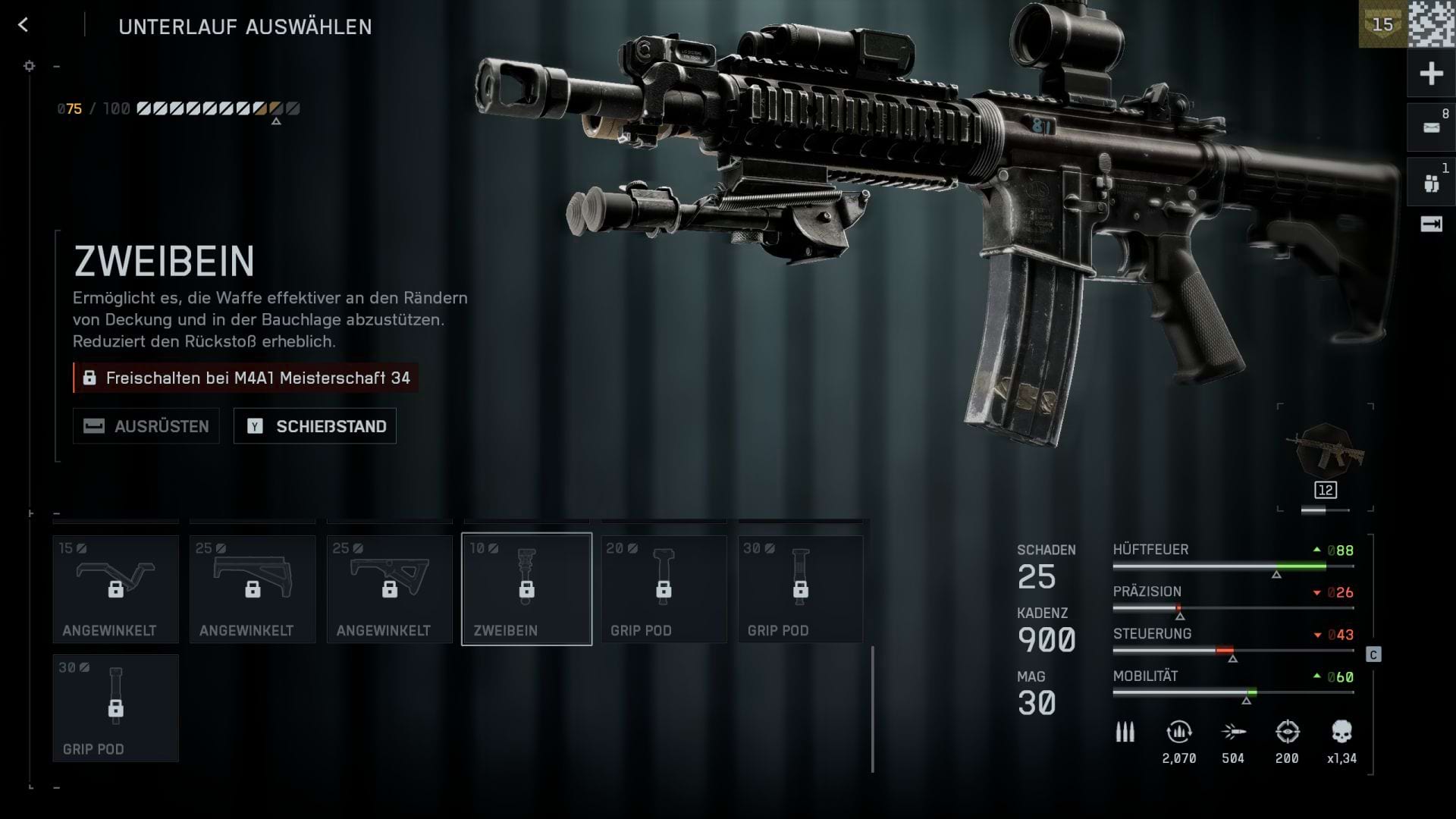
Task: Select the Zweibein underbarrel tile
Action: pos(526,589)
